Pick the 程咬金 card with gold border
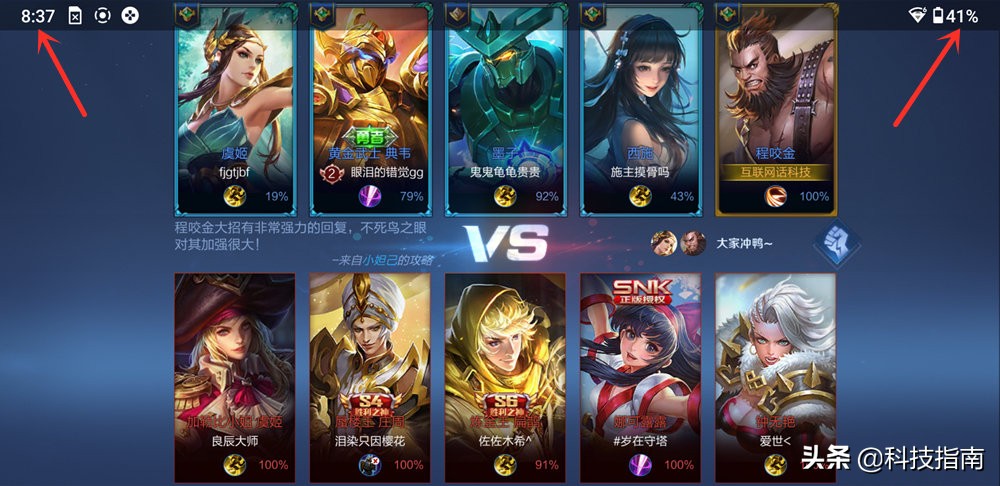 [x=776, y=110]
